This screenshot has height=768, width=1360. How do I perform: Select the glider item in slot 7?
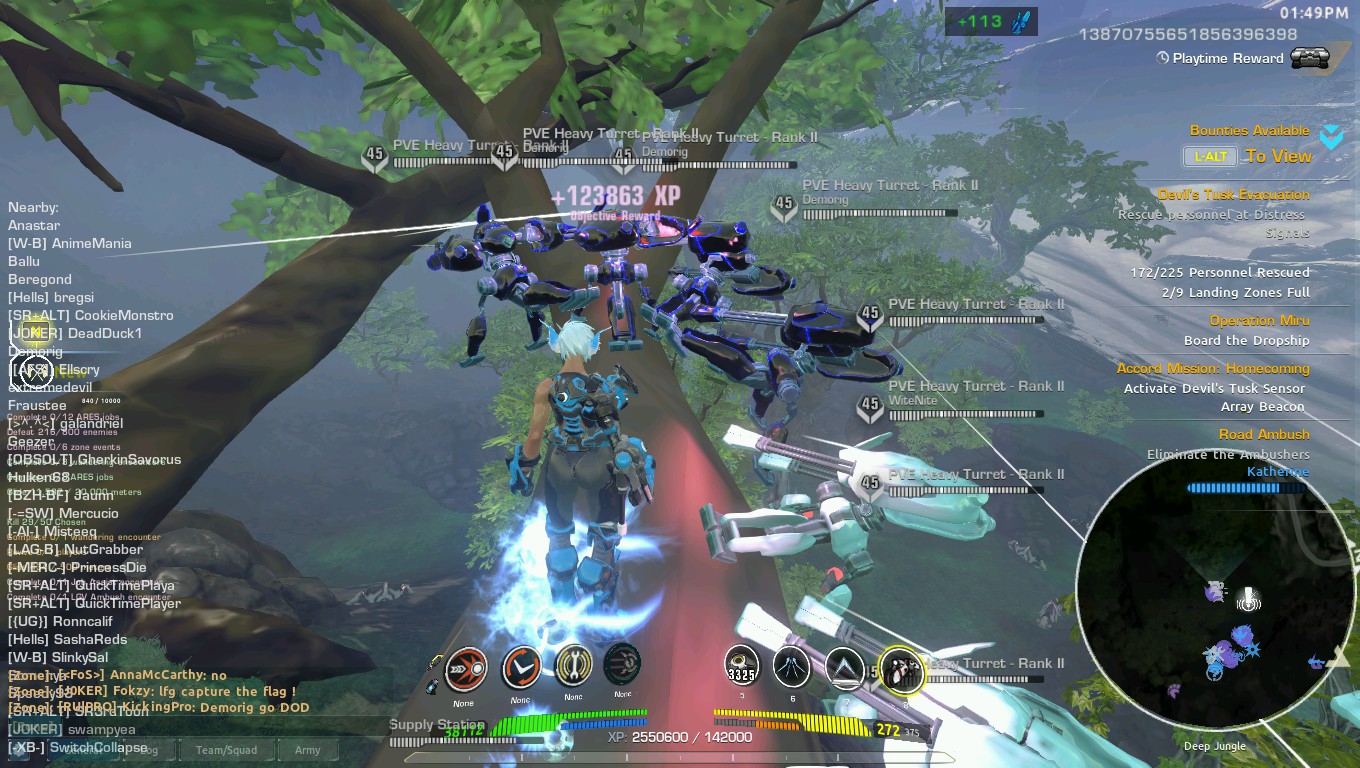click(846, 665)
